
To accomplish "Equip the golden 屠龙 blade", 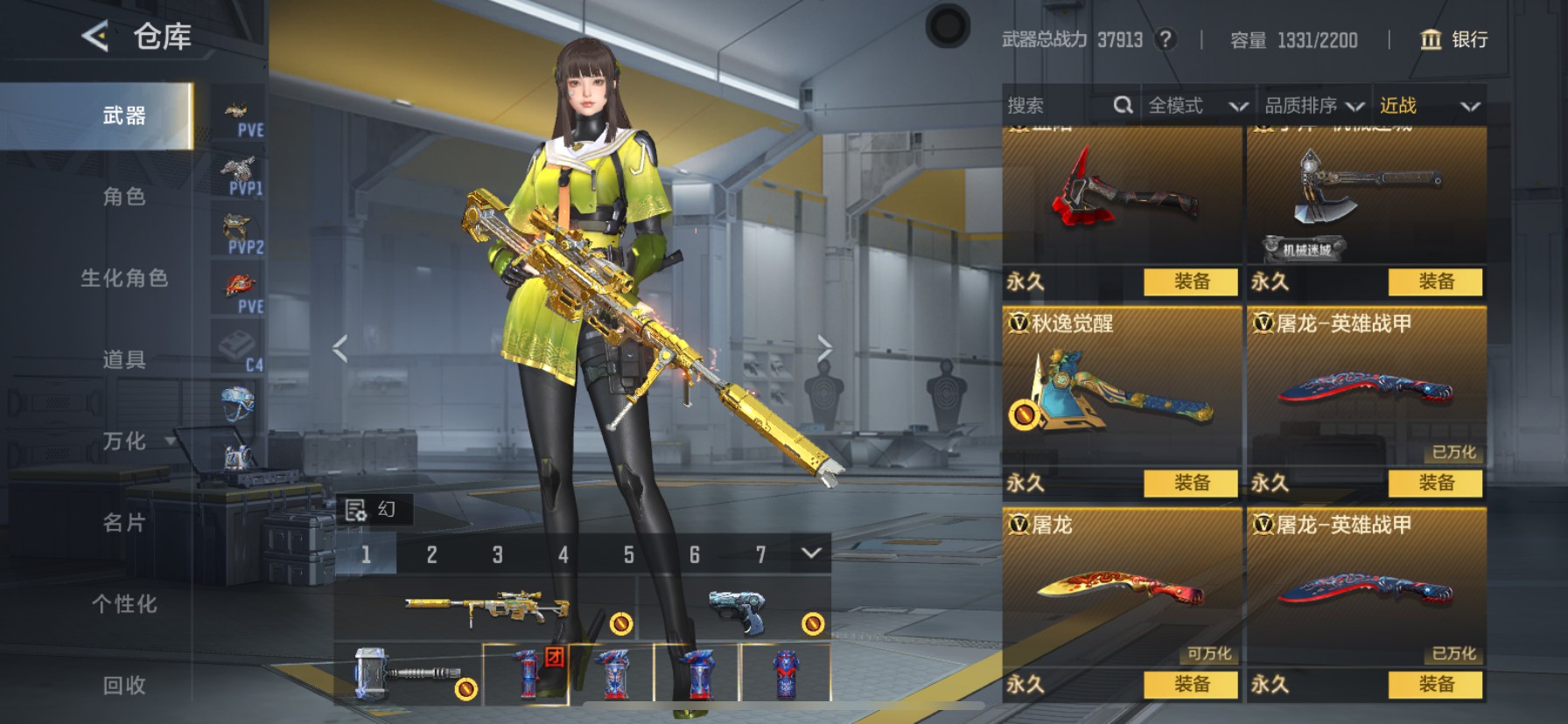I will 1191,684.
